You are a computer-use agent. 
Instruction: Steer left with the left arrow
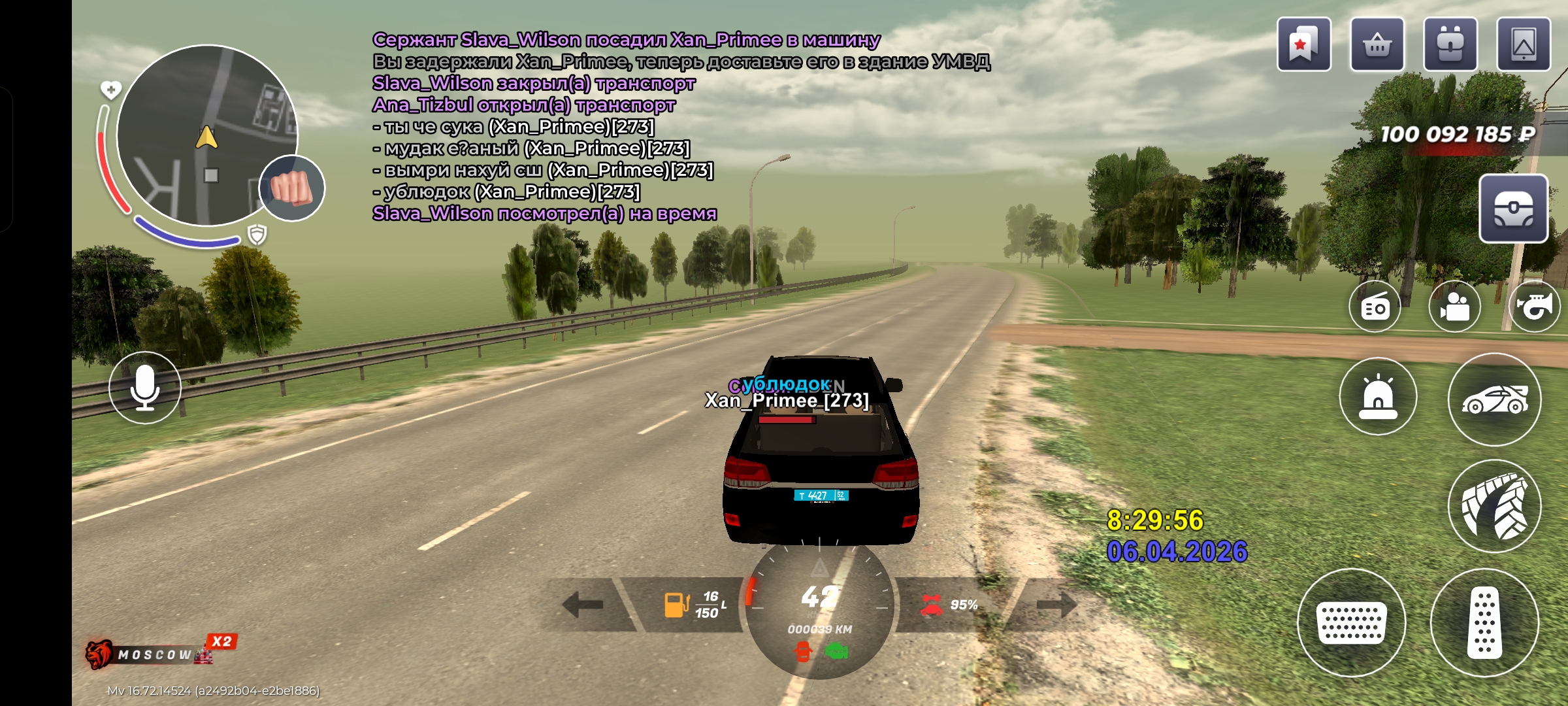tap(583, 604)
